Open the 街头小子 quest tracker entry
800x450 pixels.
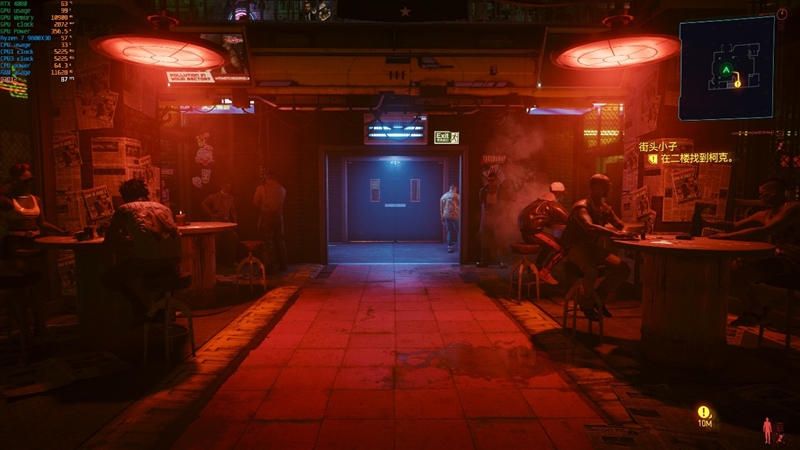665,145
